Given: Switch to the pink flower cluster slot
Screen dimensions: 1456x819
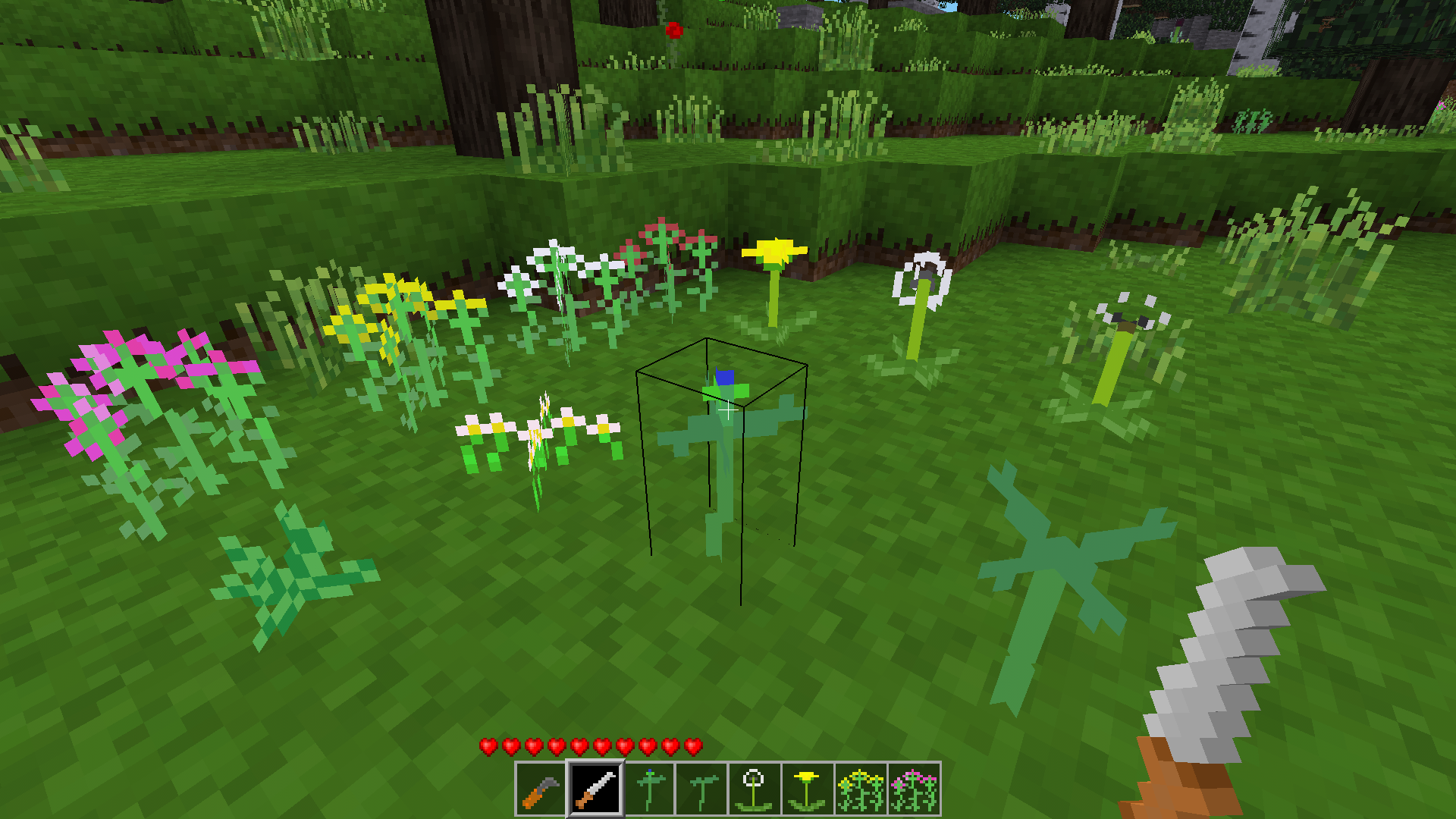Looking at the screenshot, I should (x=914, y=789).
